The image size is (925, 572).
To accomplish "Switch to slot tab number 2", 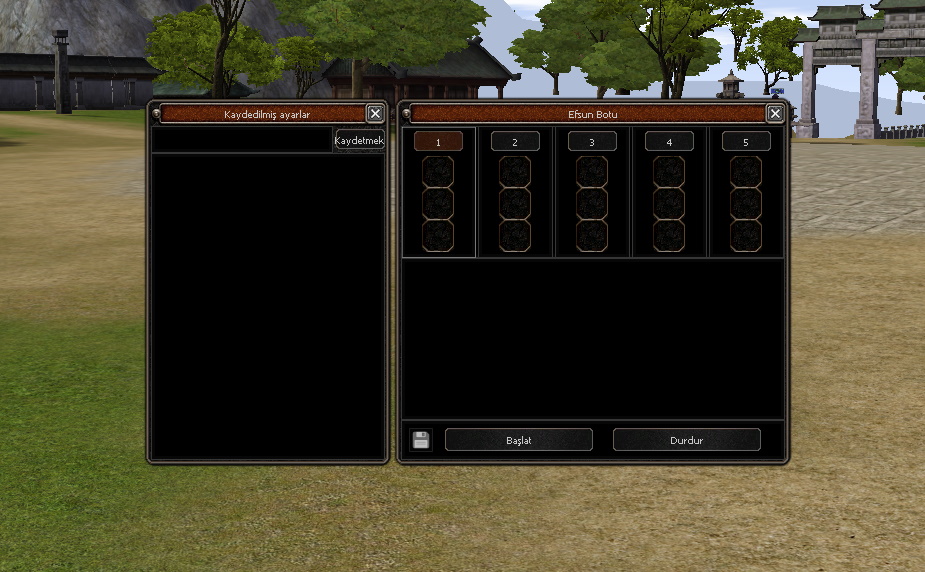I will 515,142.
